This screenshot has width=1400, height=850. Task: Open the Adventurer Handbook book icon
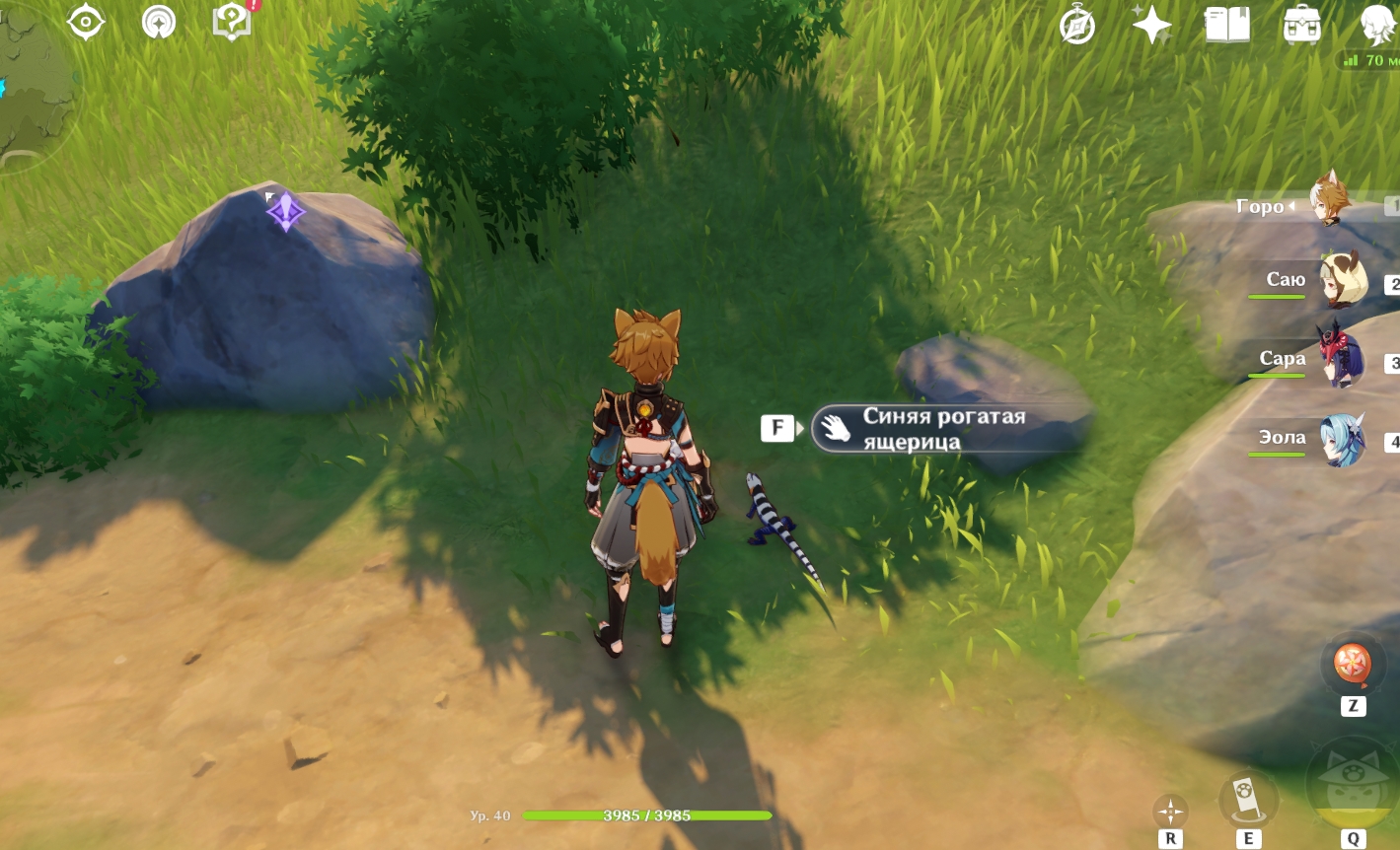pyautogui.click(x=1227, y=24)
